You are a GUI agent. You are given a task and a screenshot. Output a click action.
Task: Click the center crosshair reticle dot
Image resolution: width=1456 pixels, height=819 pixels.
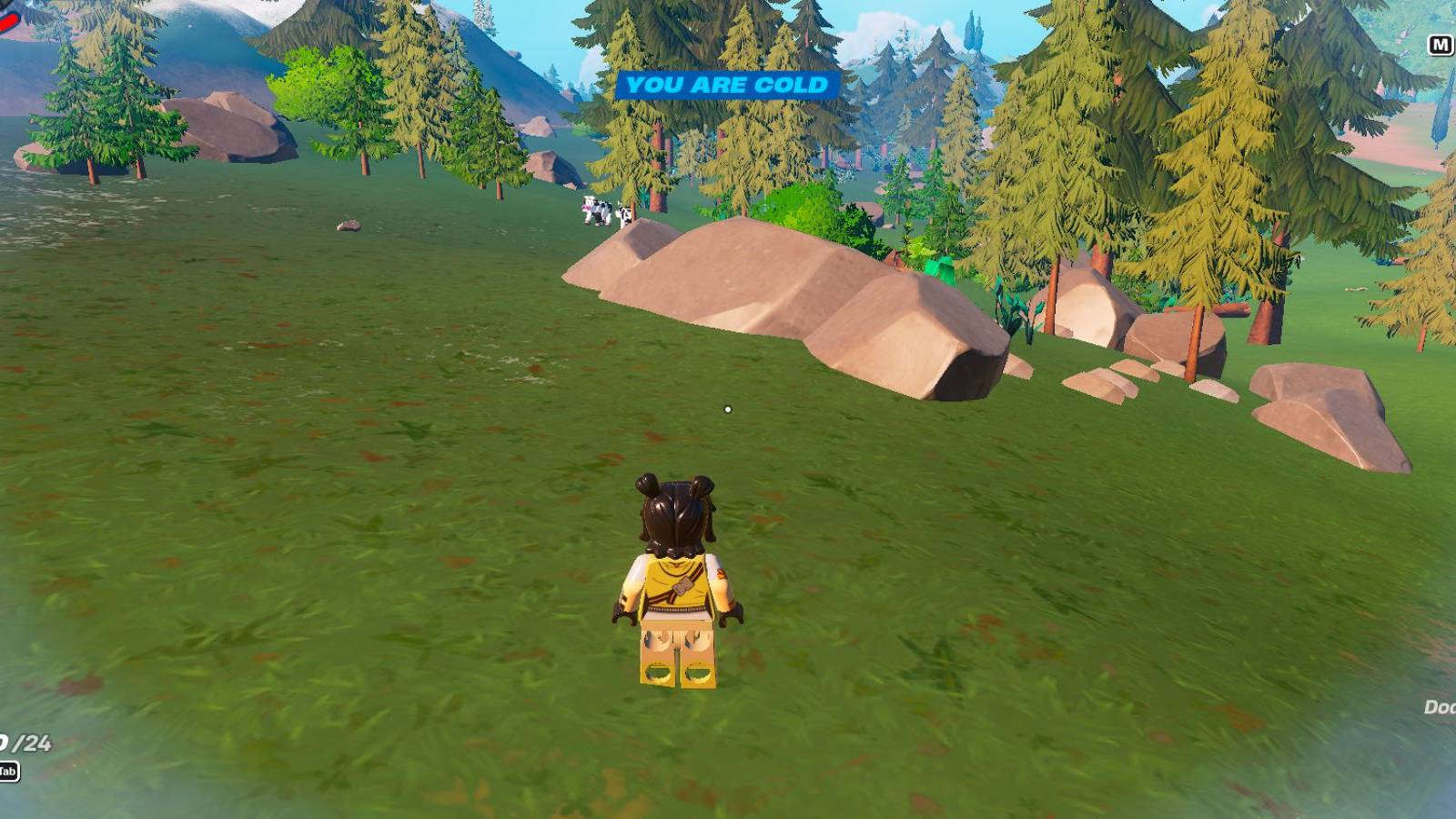coord(728,410)
